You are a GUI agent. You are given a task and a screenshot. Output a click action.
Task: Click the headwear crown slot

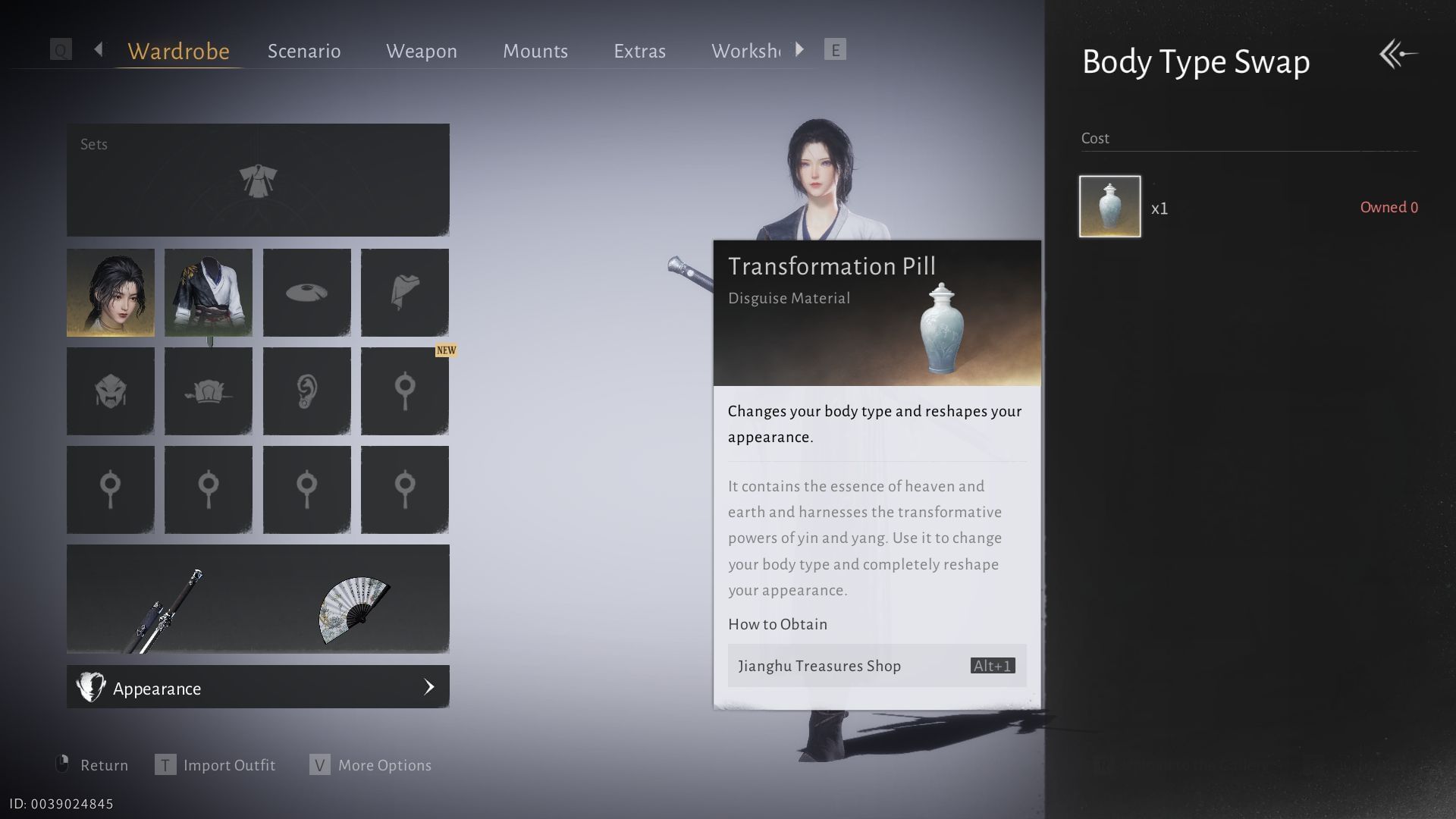point(209,391)
